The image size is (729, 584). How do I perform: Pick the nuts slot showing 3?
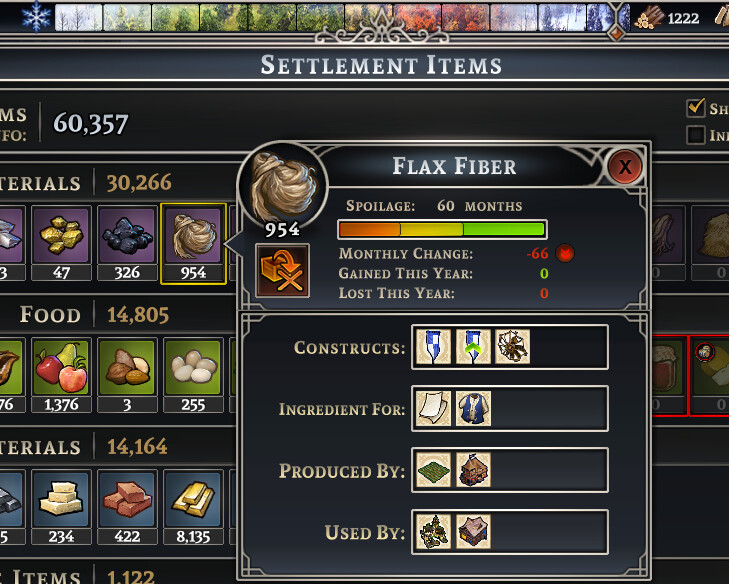128,370
